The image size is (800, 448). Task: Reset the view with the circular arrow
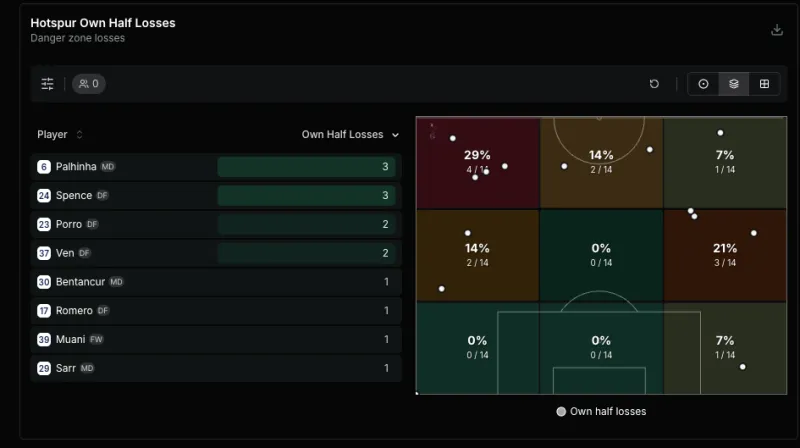(x=654, y=84)
